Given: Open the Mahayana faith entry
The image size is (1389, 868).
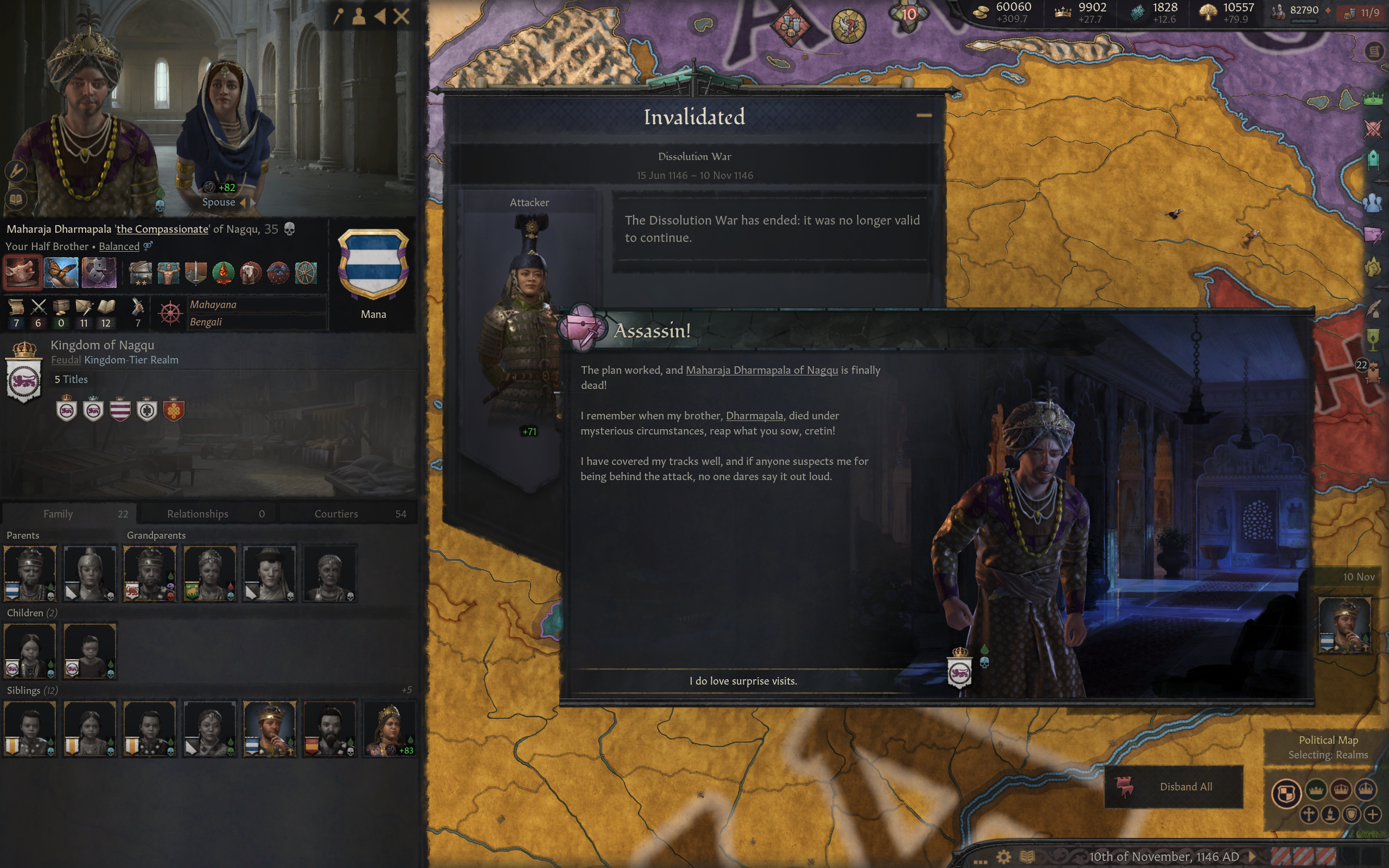Looking at the screenshot, I should click(x=213, y=305).
